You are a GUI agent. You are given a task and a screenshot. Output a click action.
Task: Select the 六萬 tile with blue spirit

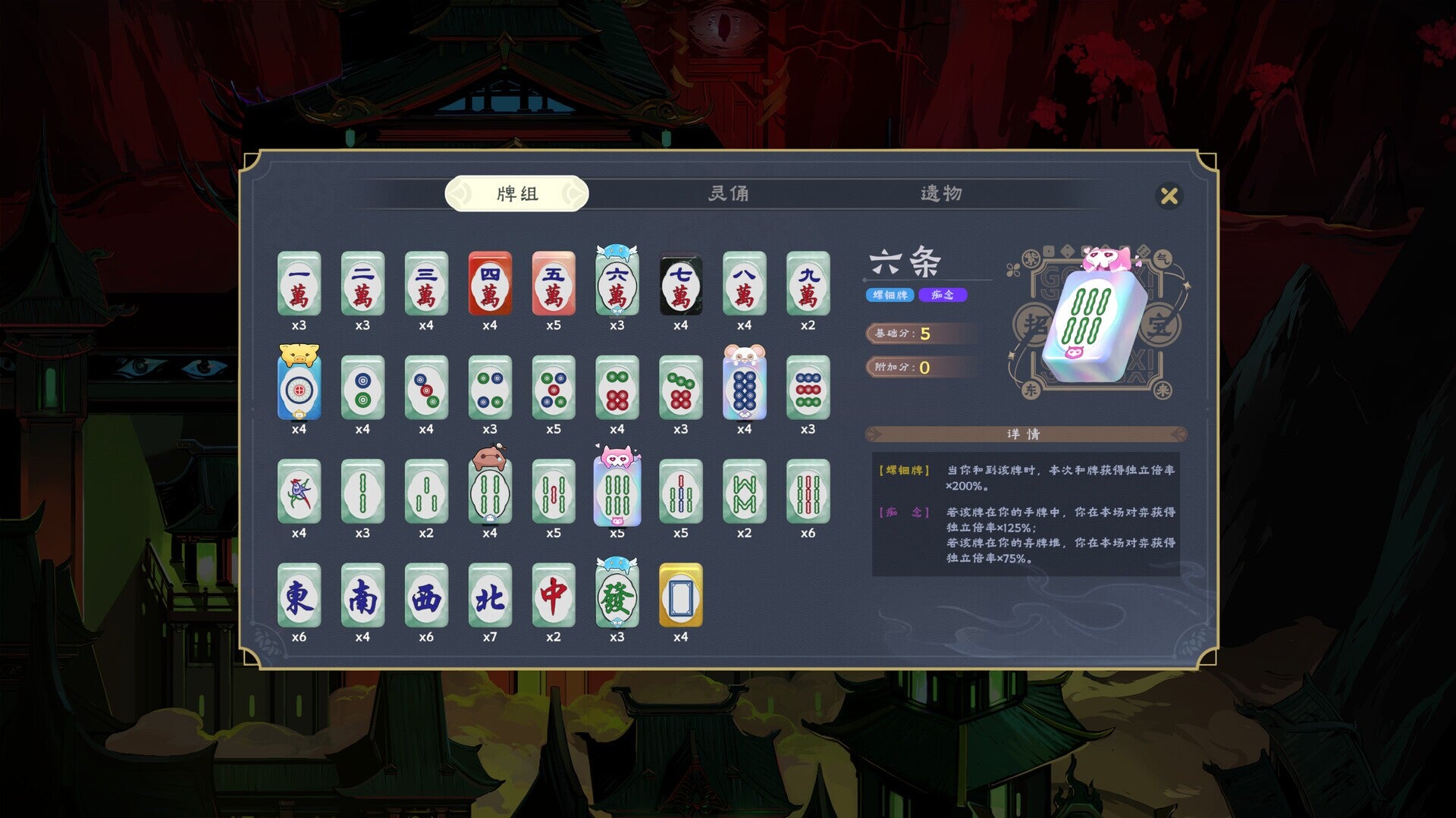pos(617,287)
